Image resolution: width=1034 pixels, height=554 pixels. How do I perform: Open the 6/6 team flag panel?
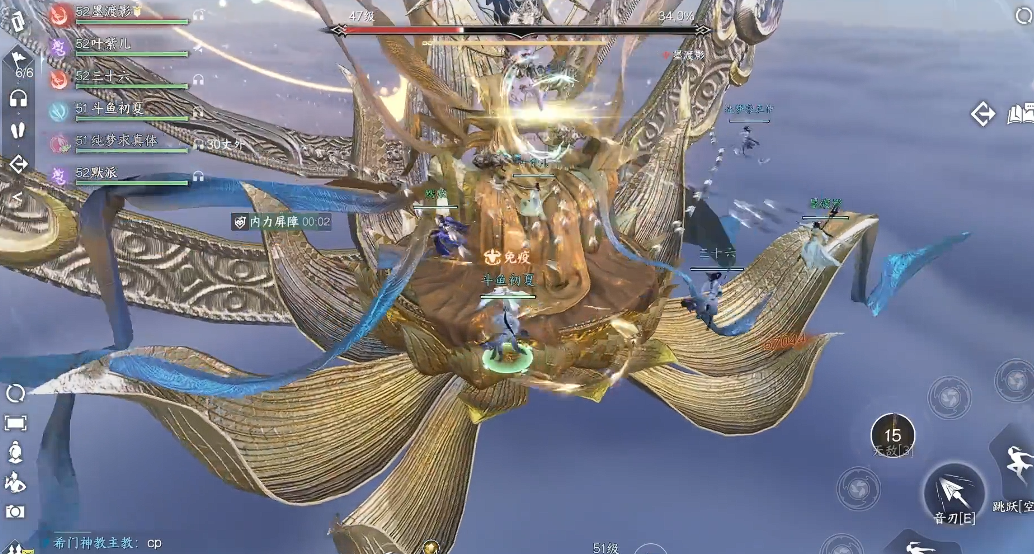[x=21, y=67]
